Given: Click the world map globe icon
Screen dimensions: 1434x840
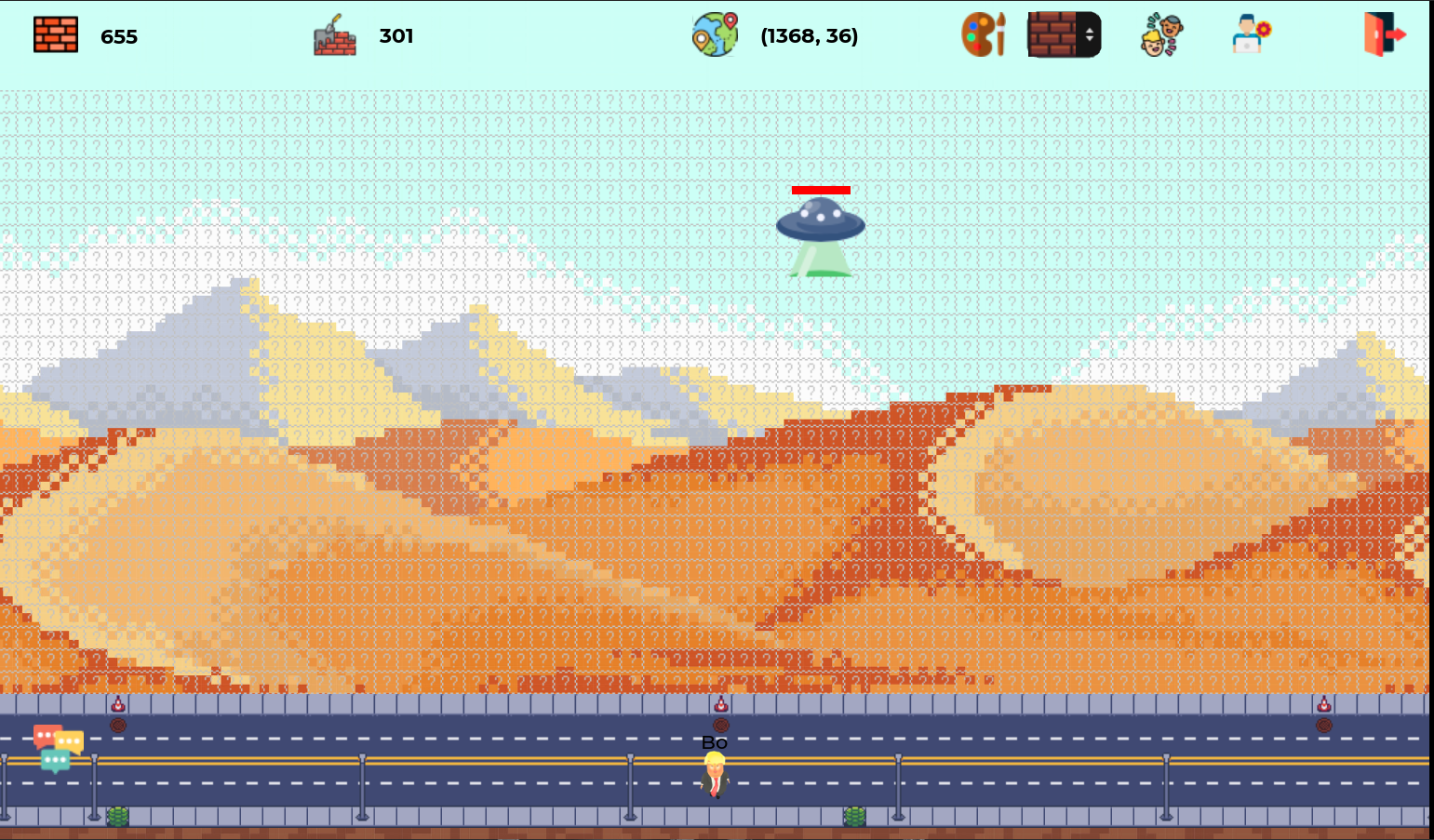Looking at the screenshot, I should click(714, 33).
